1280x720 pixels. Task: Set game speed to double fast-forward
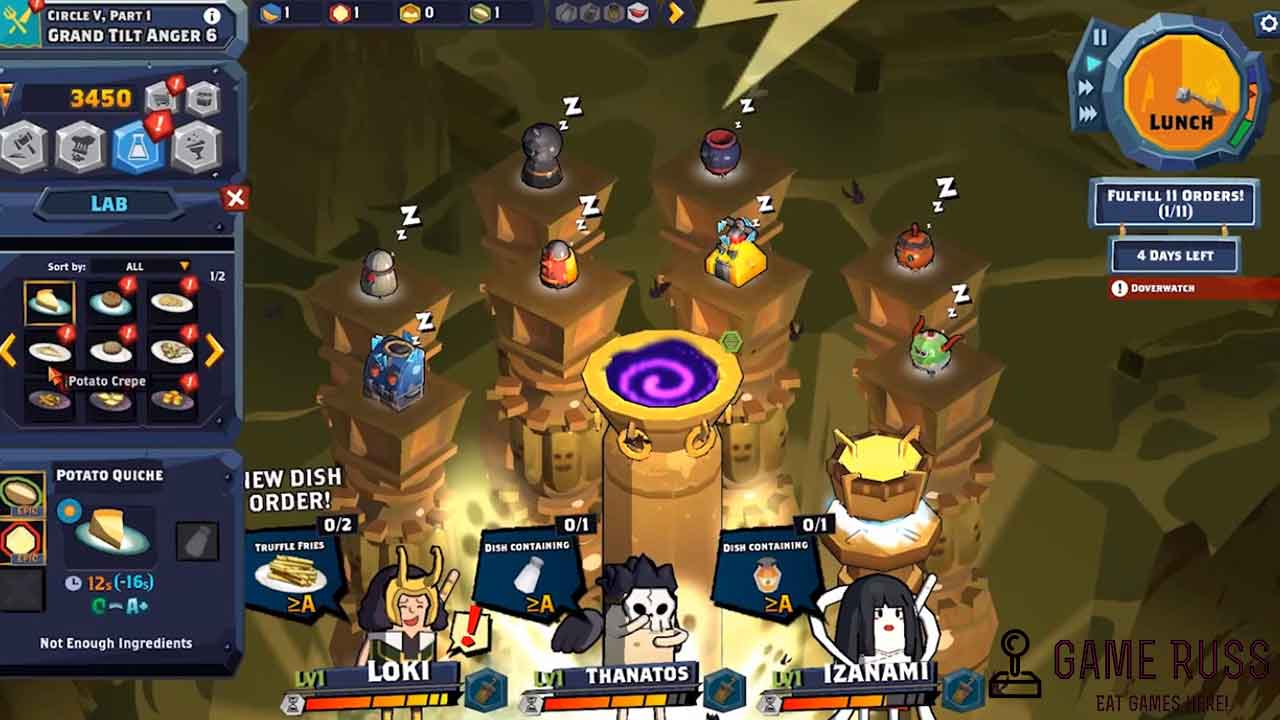point(1087,88)
